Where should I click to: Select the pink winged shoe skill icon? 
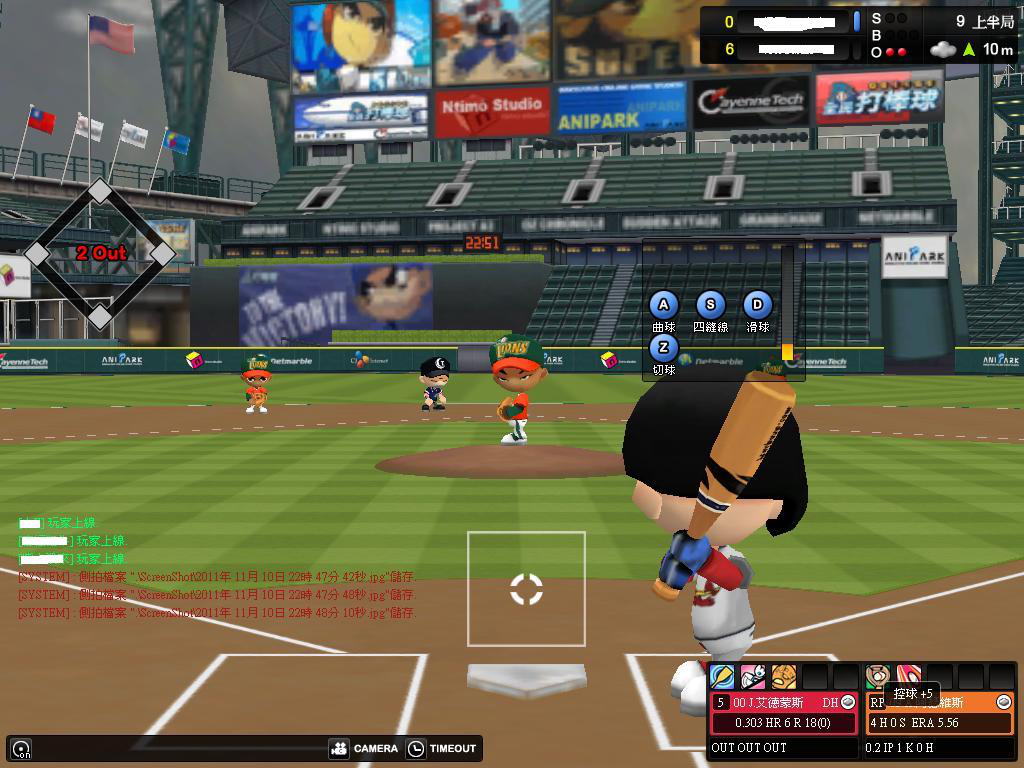[x=753, y=677]
